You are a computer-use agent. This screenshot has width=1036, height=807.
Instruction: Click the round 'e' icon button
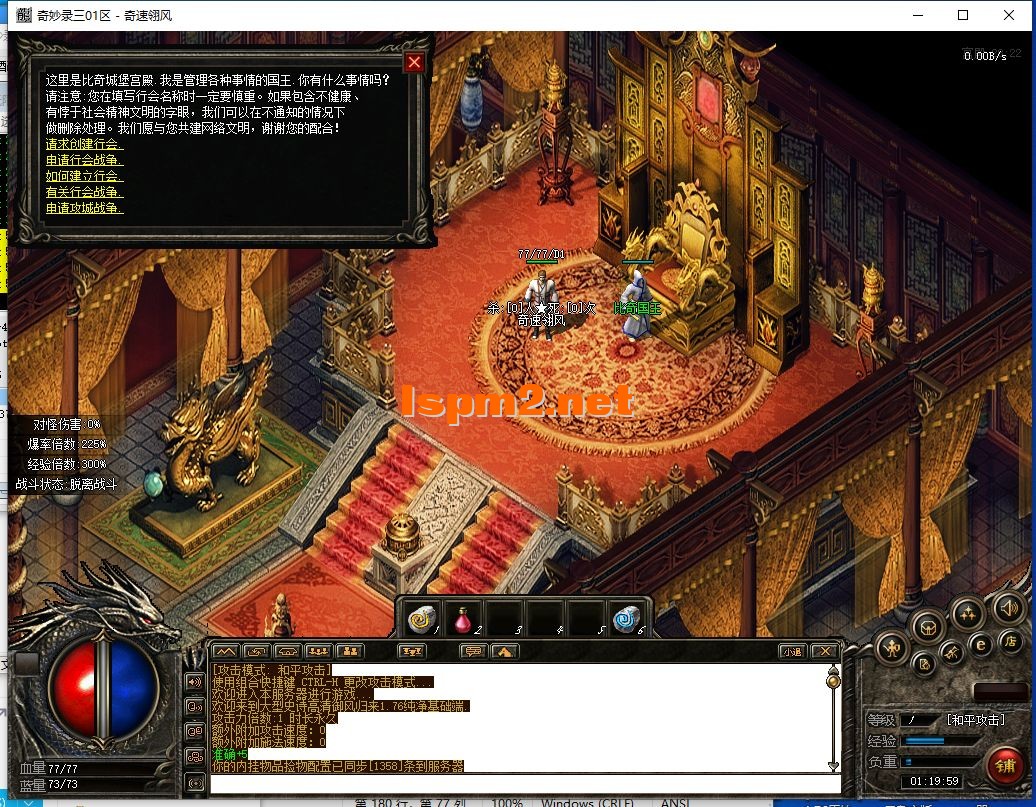(x=981, y=645)
